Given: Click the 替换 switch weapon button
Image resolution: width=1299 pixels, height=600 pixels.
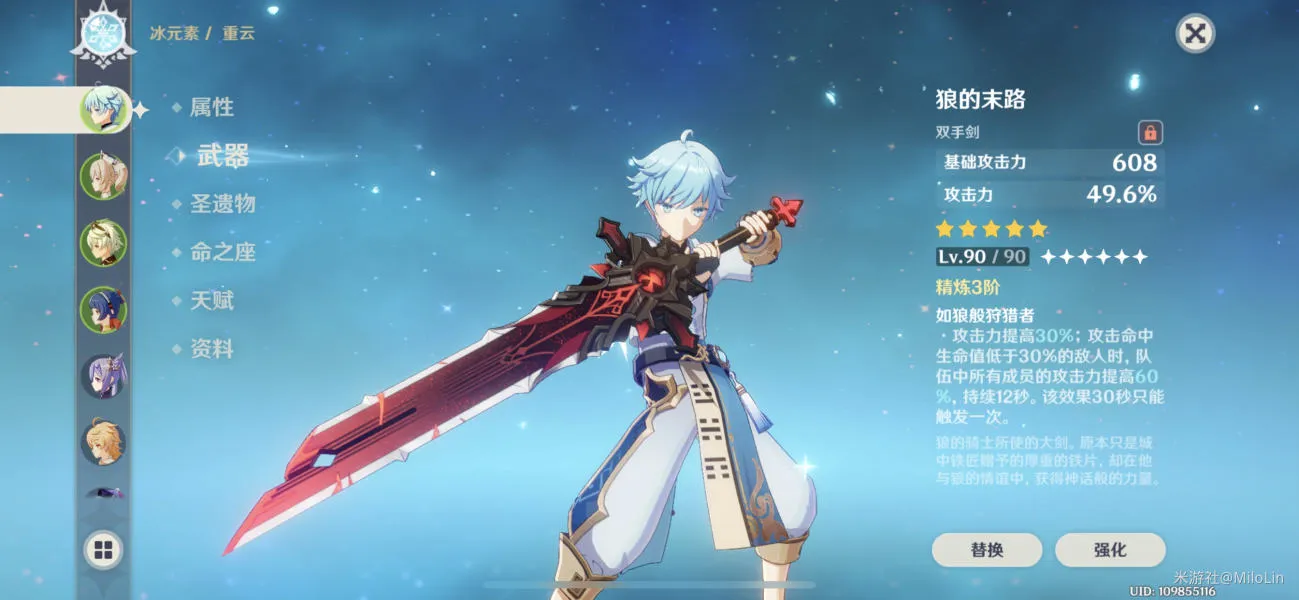Looking at the screenshot, I should point(986,550).
